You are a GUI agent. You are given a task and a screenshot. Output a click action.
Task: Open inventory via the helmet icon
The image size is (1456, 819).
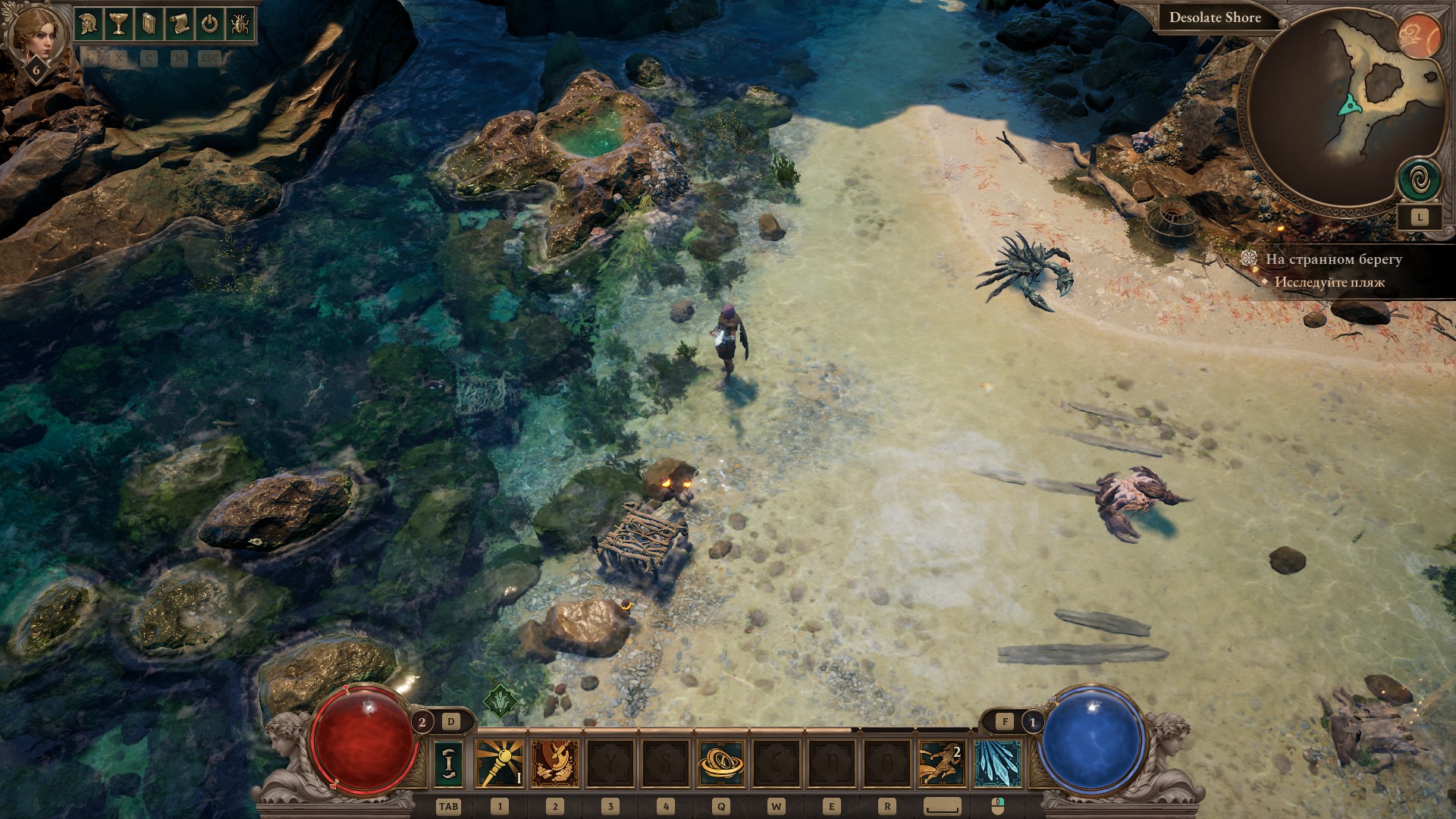tap(89, 24)
